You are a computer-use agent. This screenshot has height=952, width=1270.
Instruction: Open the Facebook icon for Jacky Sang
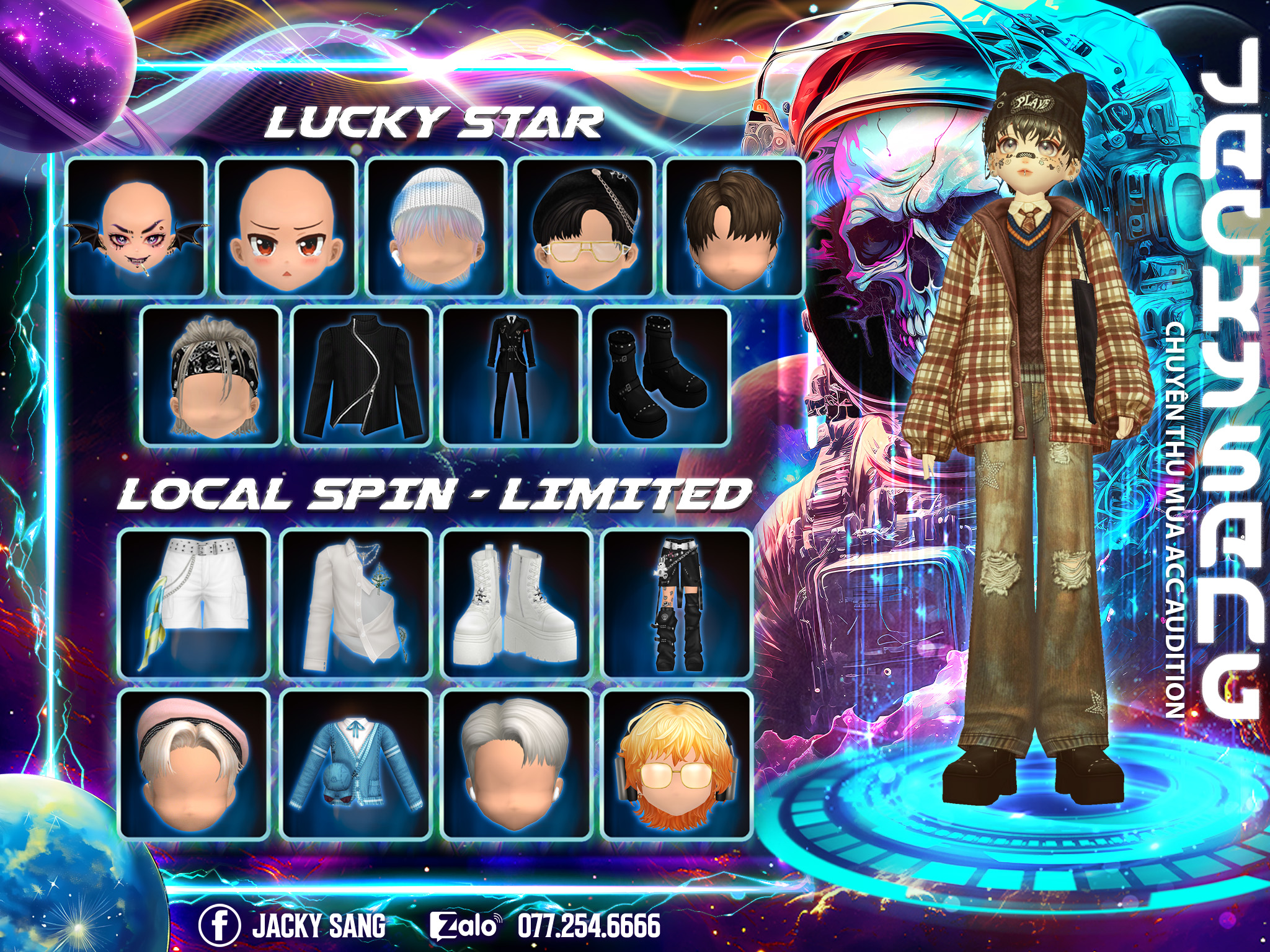click(220, 925)
